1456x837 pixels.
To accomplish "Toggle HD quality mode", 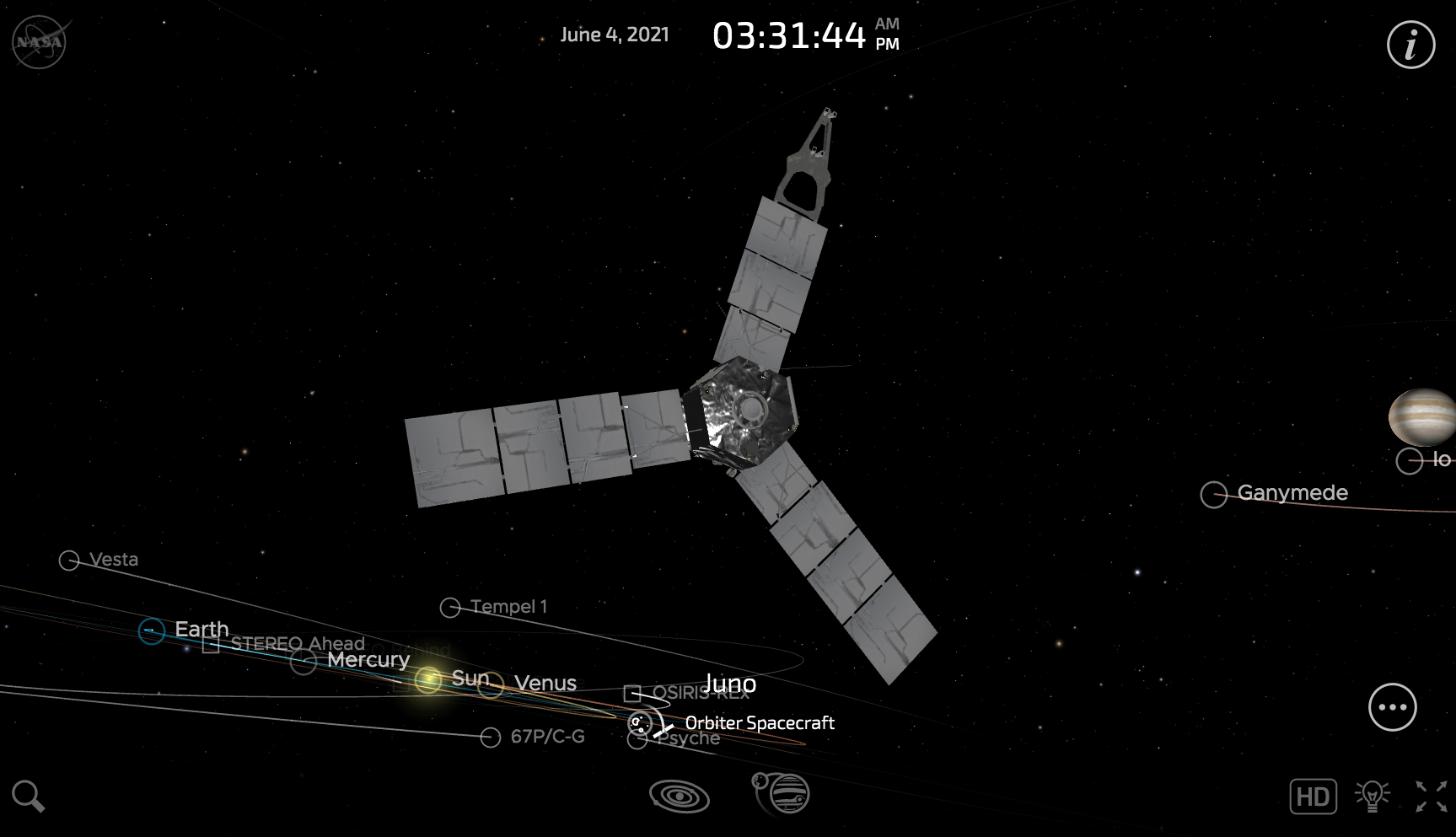I will point(1313,797).
